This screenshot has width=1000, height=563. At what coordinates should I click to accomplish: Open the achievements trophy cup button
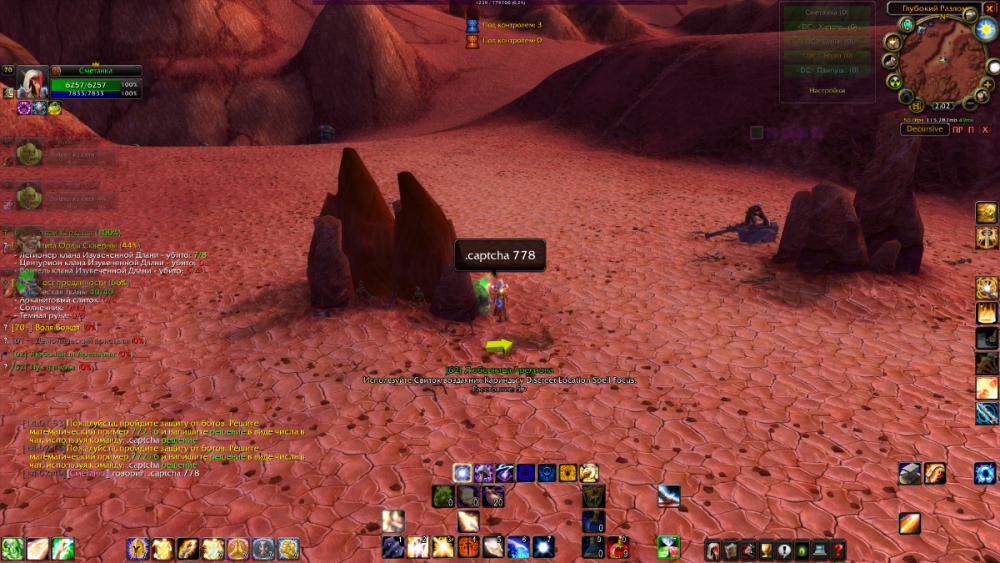pyautogui.click(x=766, y=549)
